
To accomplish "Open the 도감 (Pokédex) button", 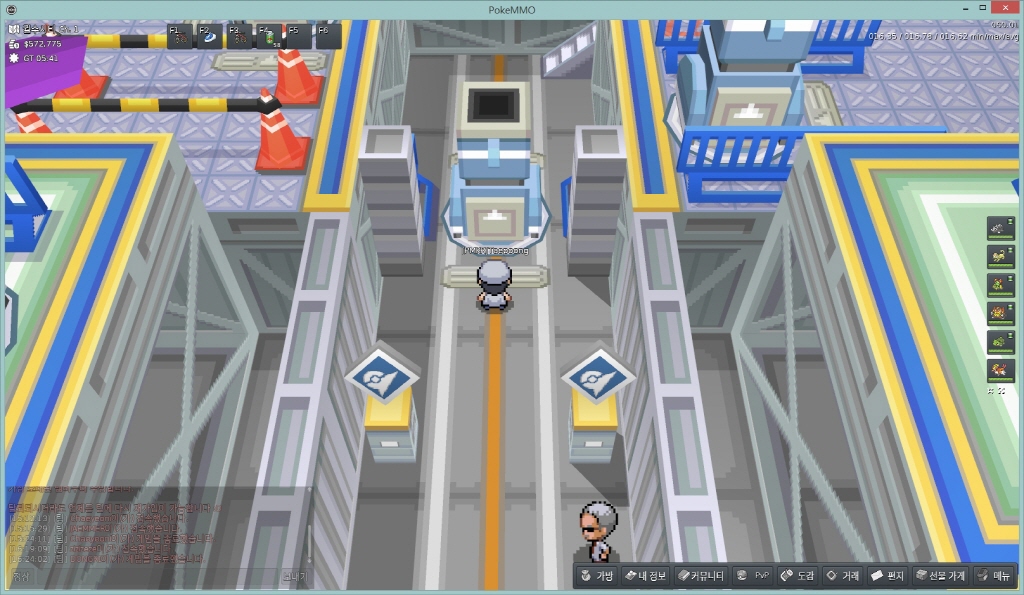I will pyautogui.click(x=797, y=576).
